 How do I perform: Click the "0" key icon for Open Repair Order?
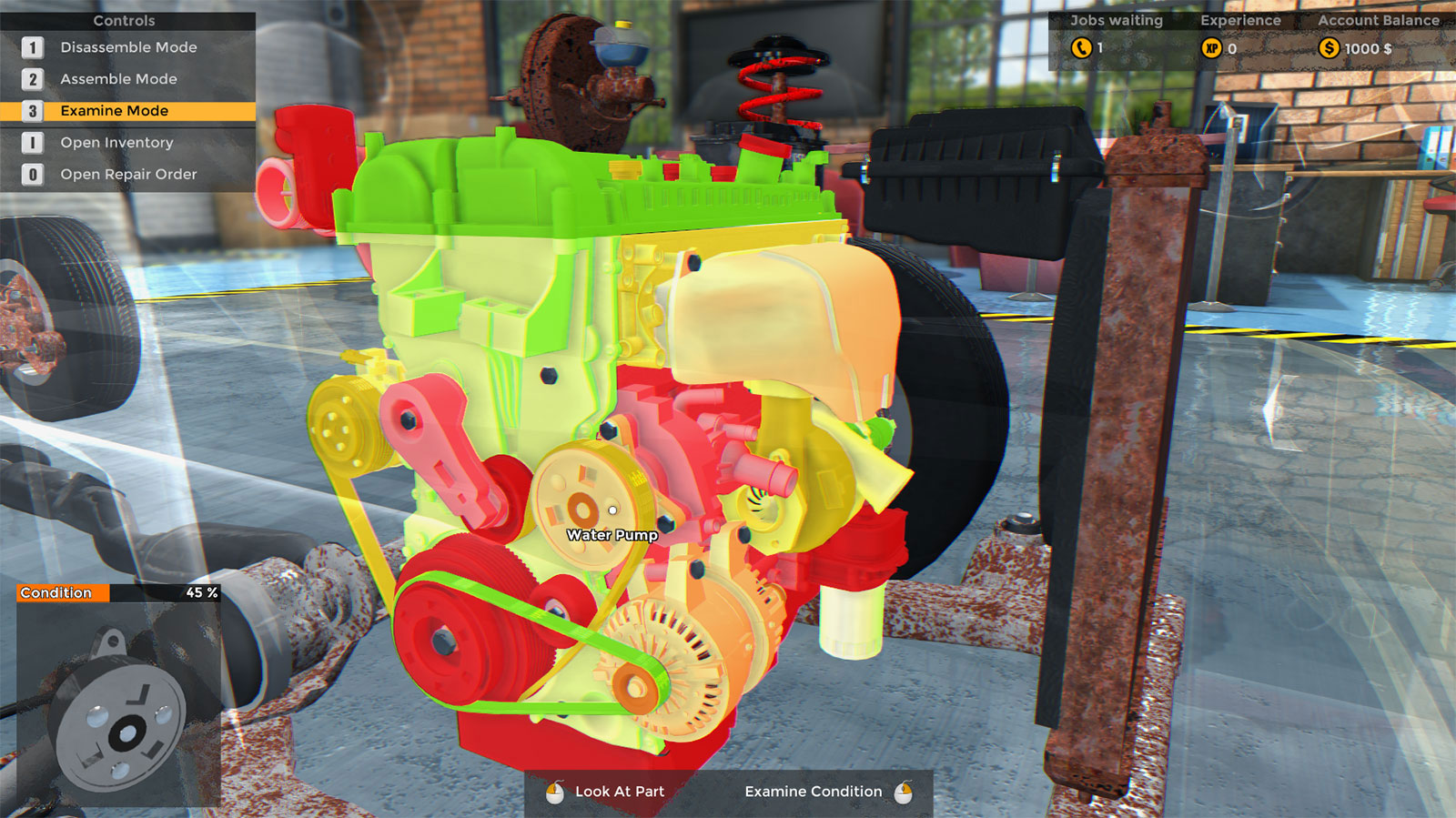click(x=35, y=174)
